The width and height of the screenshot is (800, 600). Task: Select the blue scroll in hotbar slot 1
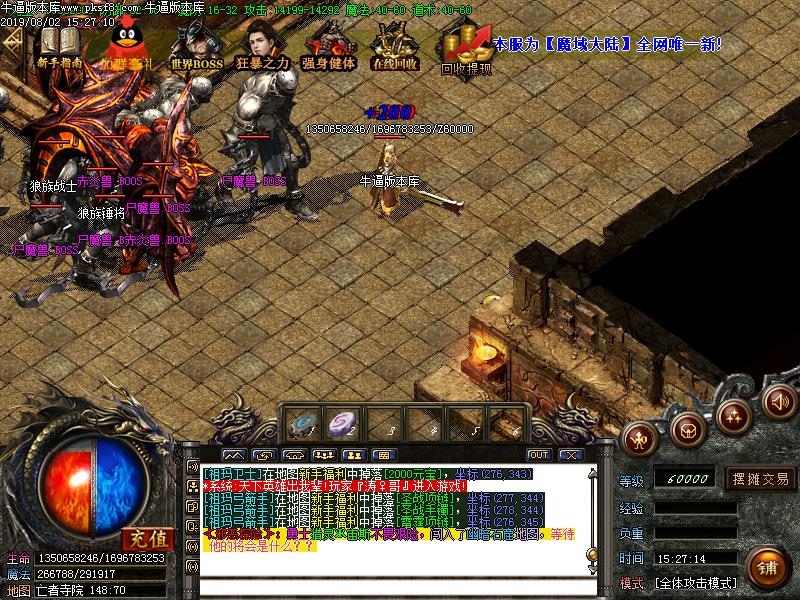click(x=300, y=424)
